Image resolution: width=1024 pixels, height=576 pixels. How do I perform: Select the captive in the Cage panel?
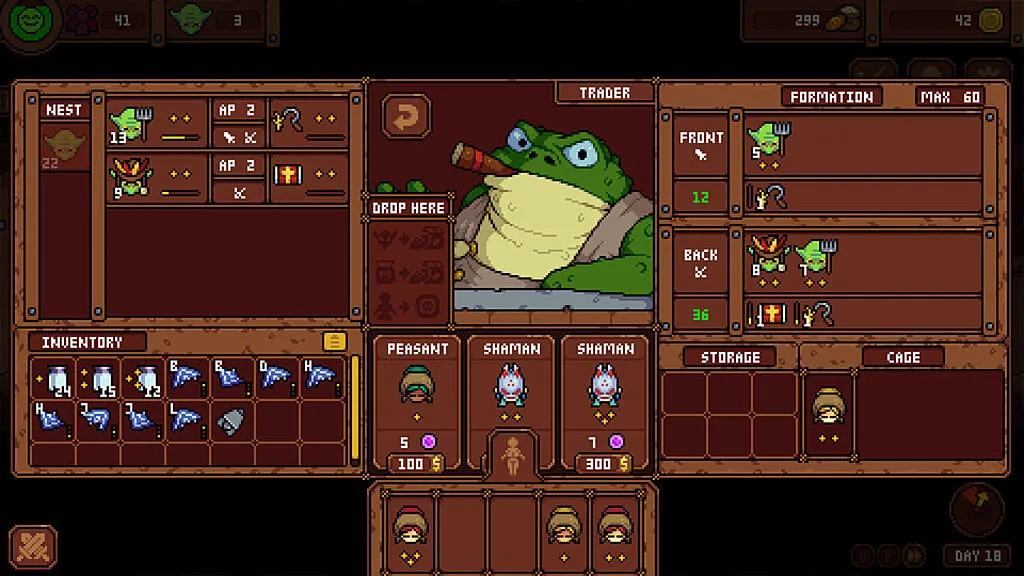click(828, 407)
